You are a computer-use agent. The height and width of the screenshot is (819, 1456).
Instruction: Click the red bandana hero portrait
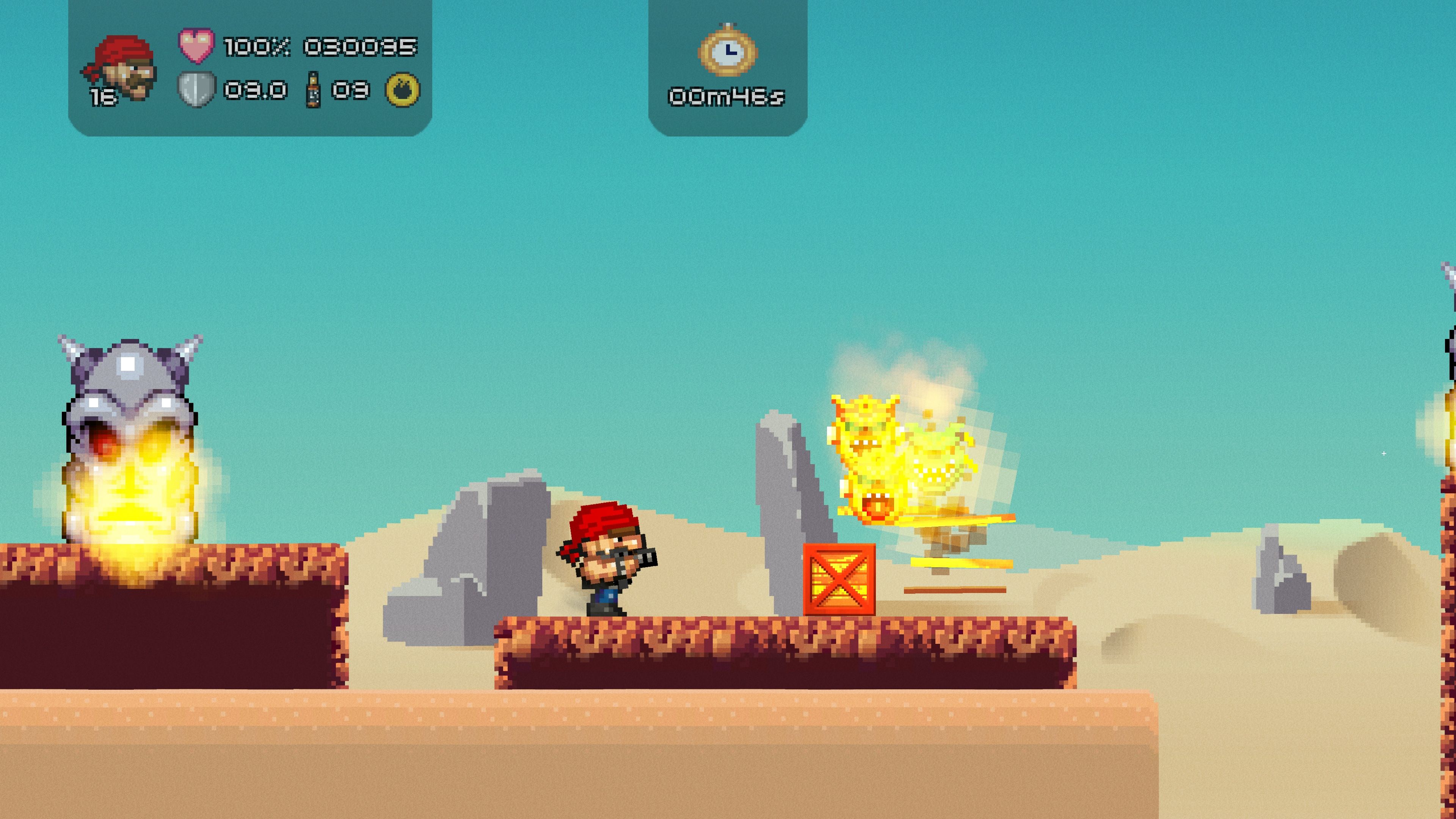(x=121, y=67)
